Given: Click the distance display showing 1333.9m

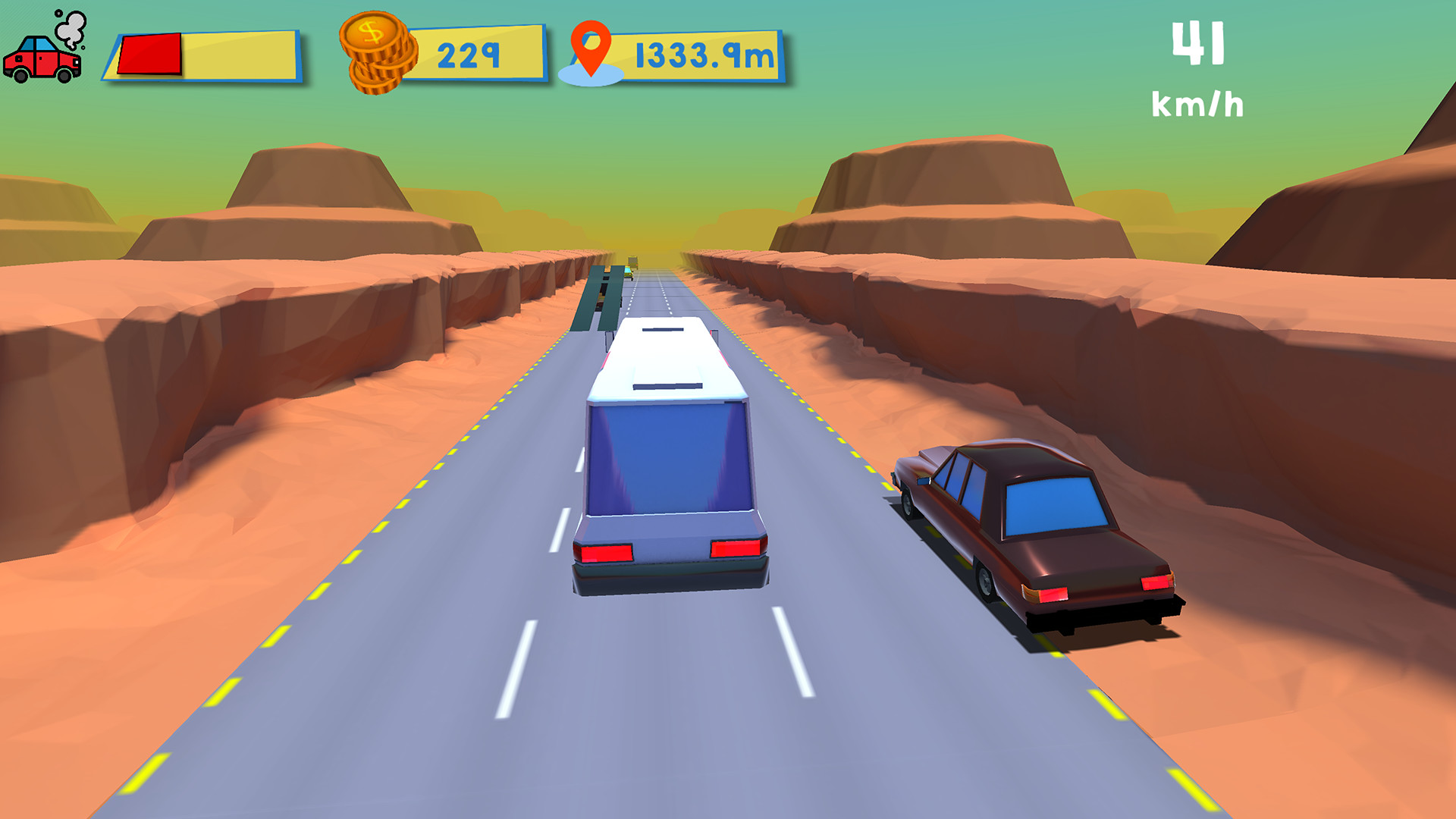Looking at the screenshot, I should click(x=701, y=53).
